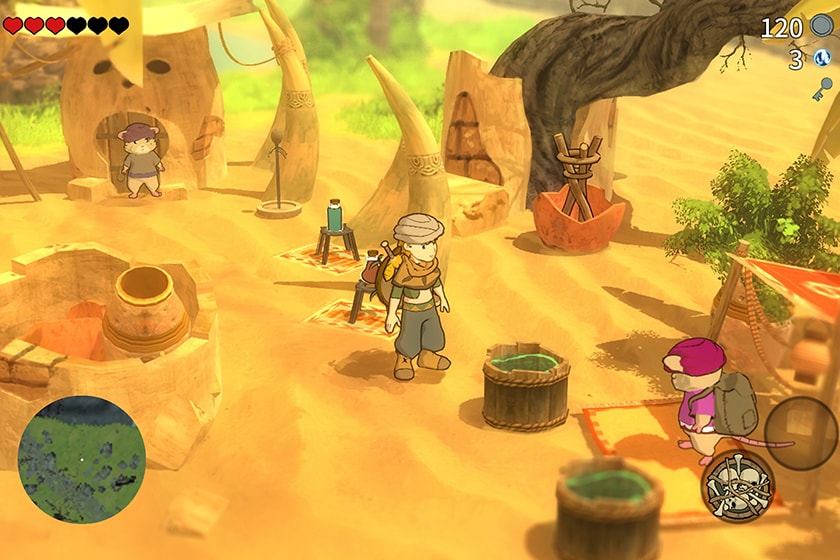Click the grey coin currency icon
The width and height of the screenshot is (840, 560).
(x=822, y=26)
